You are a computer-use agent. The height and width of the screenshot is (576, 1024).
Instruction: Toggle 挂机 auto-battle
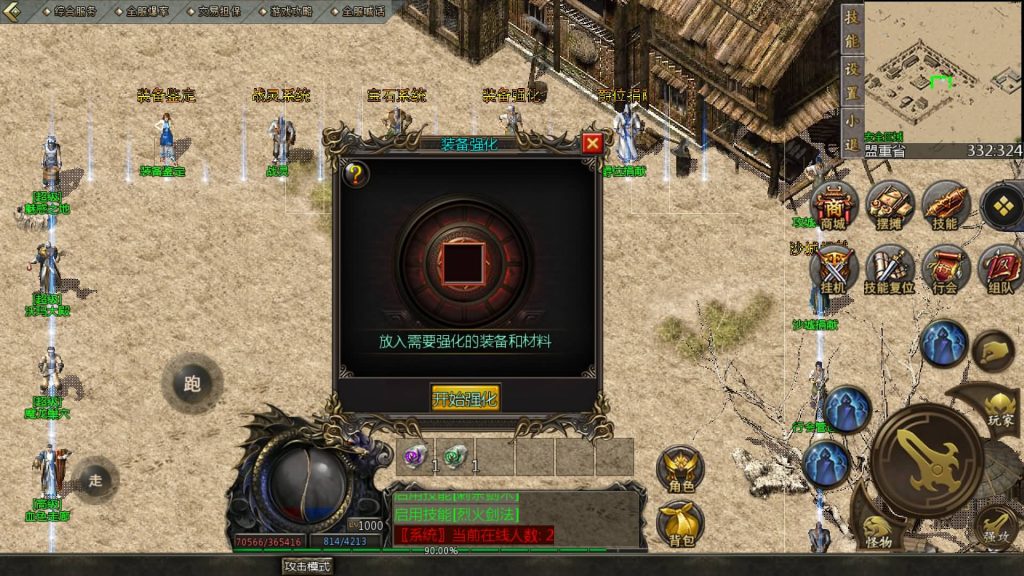pos(833,270)
